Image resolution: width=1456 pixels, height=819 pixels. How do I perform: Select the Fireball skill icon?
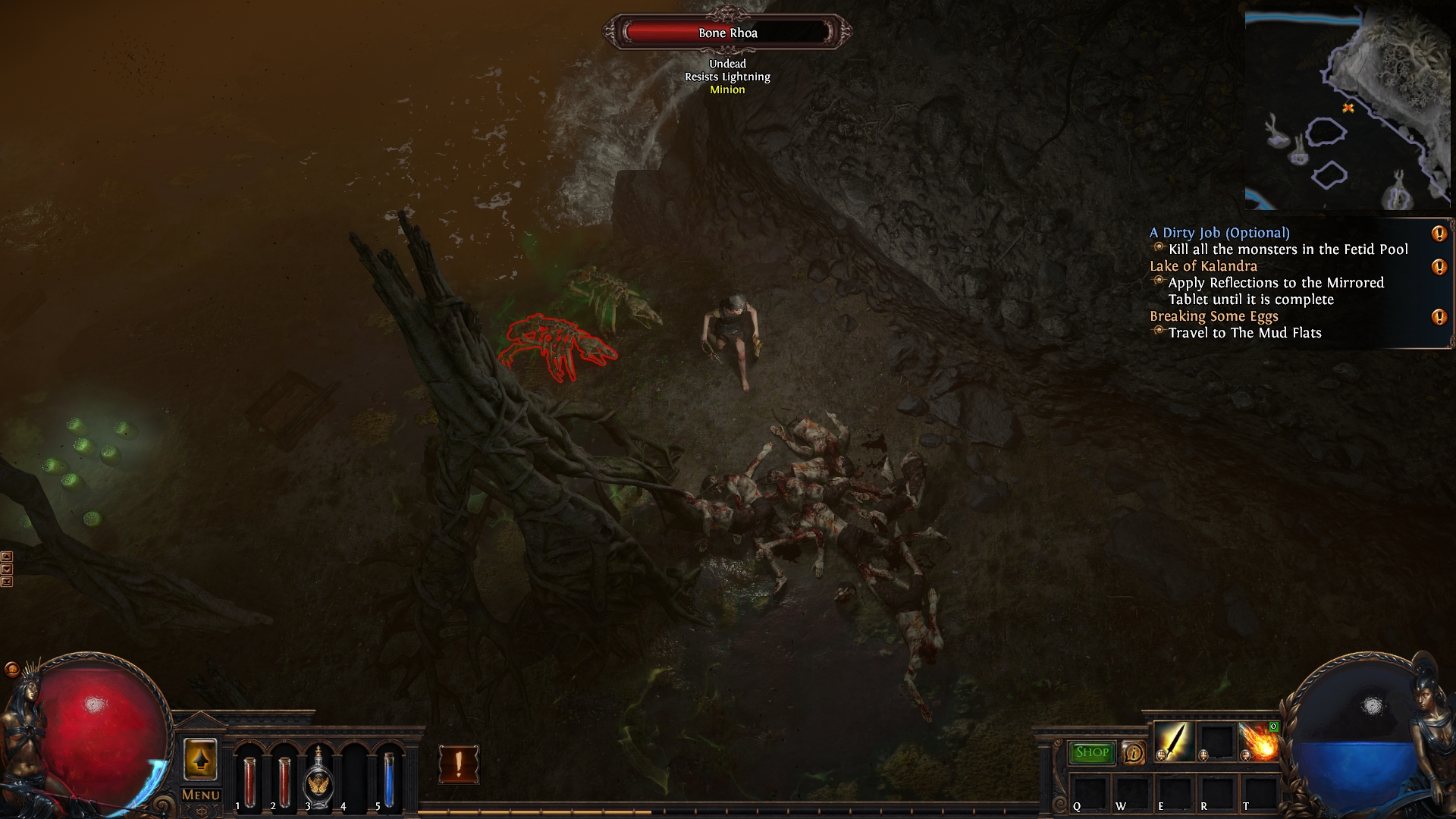coord(1259,741)
